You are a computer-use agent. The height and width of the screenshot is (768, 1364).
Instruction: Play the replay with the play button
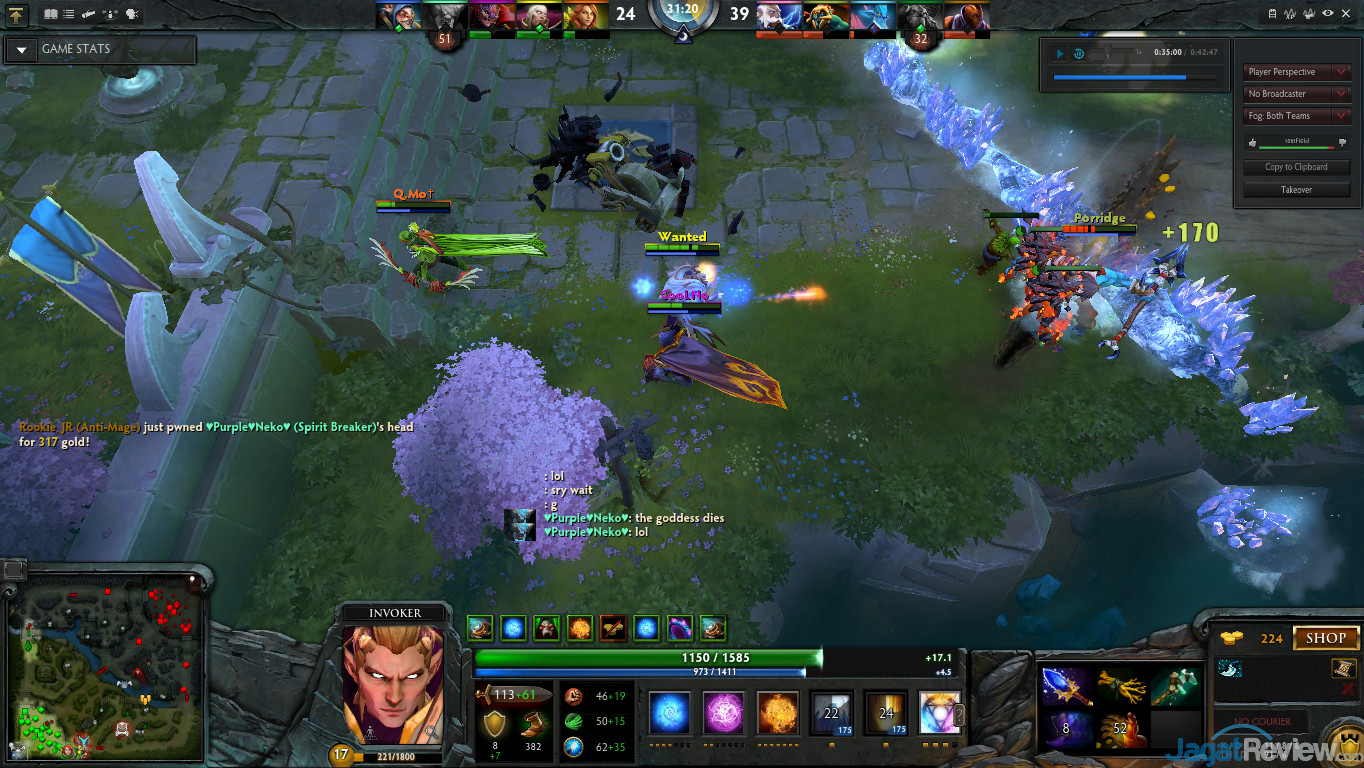tap(1060, 53)
